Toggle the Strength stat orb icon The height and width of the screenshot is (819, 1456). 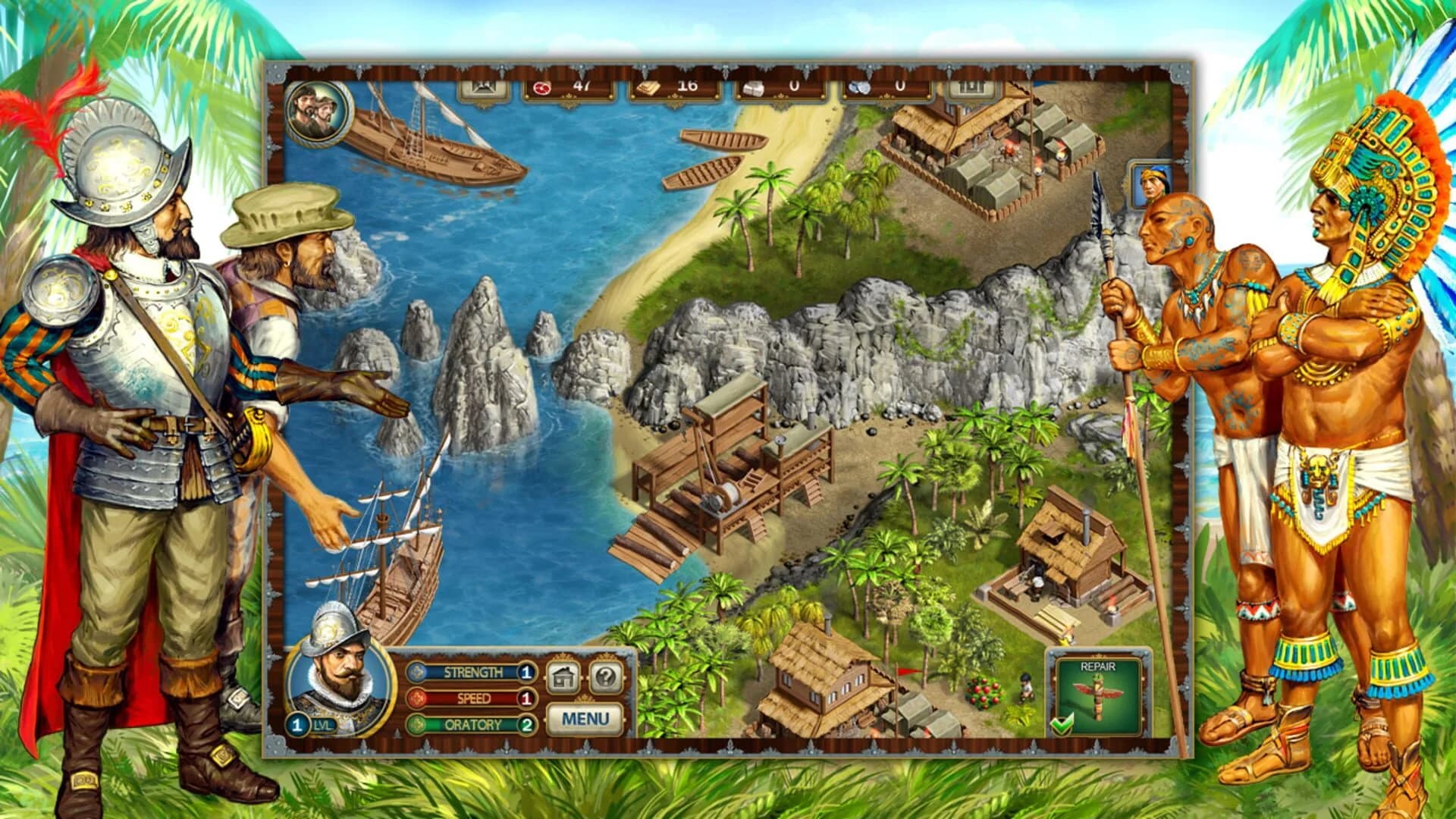[417, 672]
